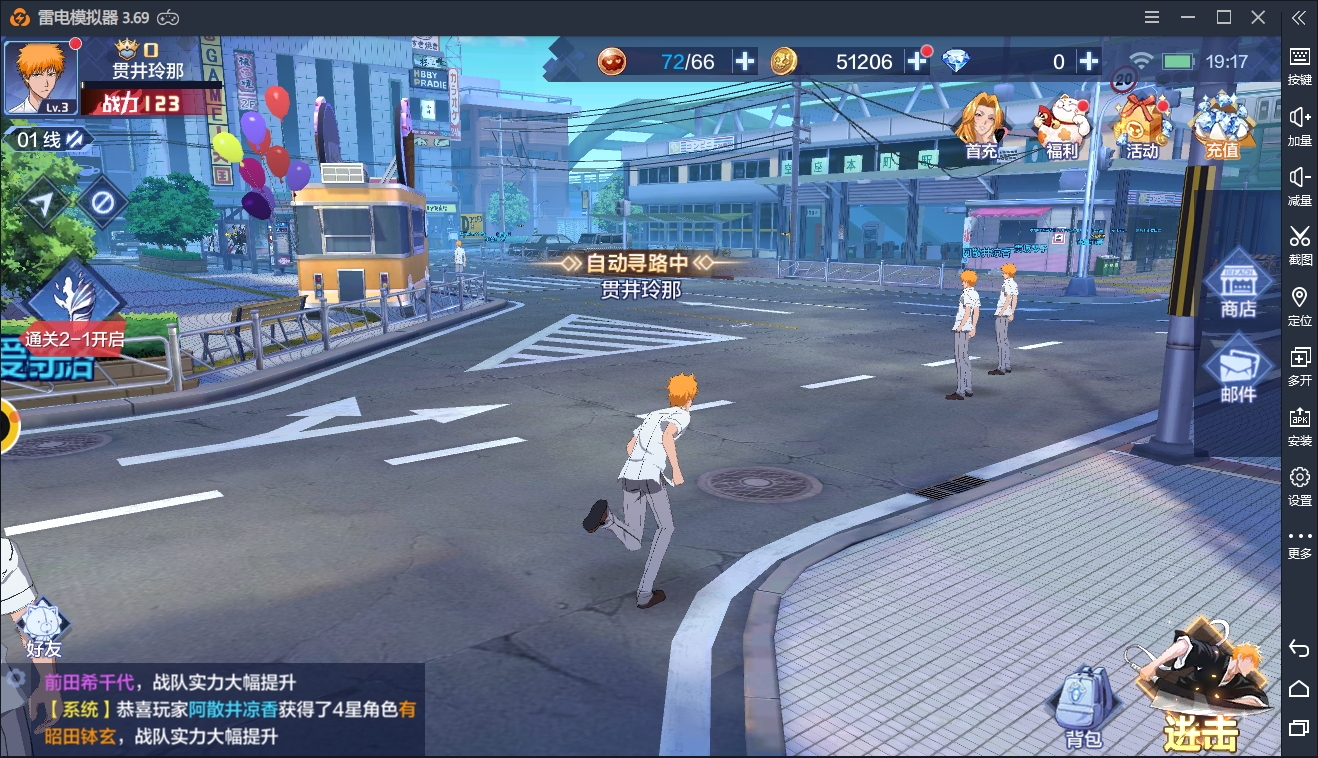
Task: Open the 商店 shop
Action: click(1237, 286)
